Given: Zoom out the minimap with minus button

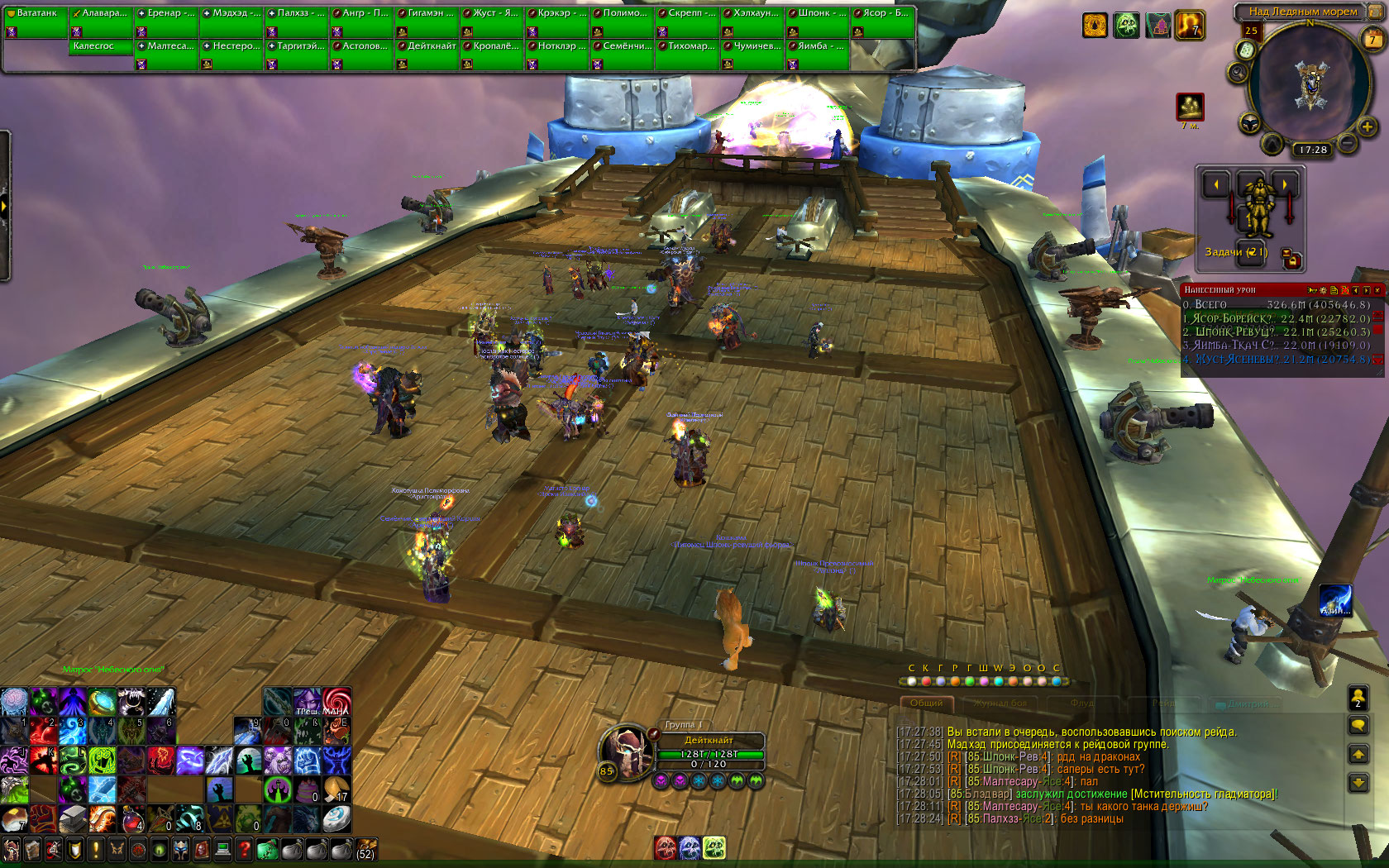Looking at the screenshot, I should click(x=1347, y=144).
